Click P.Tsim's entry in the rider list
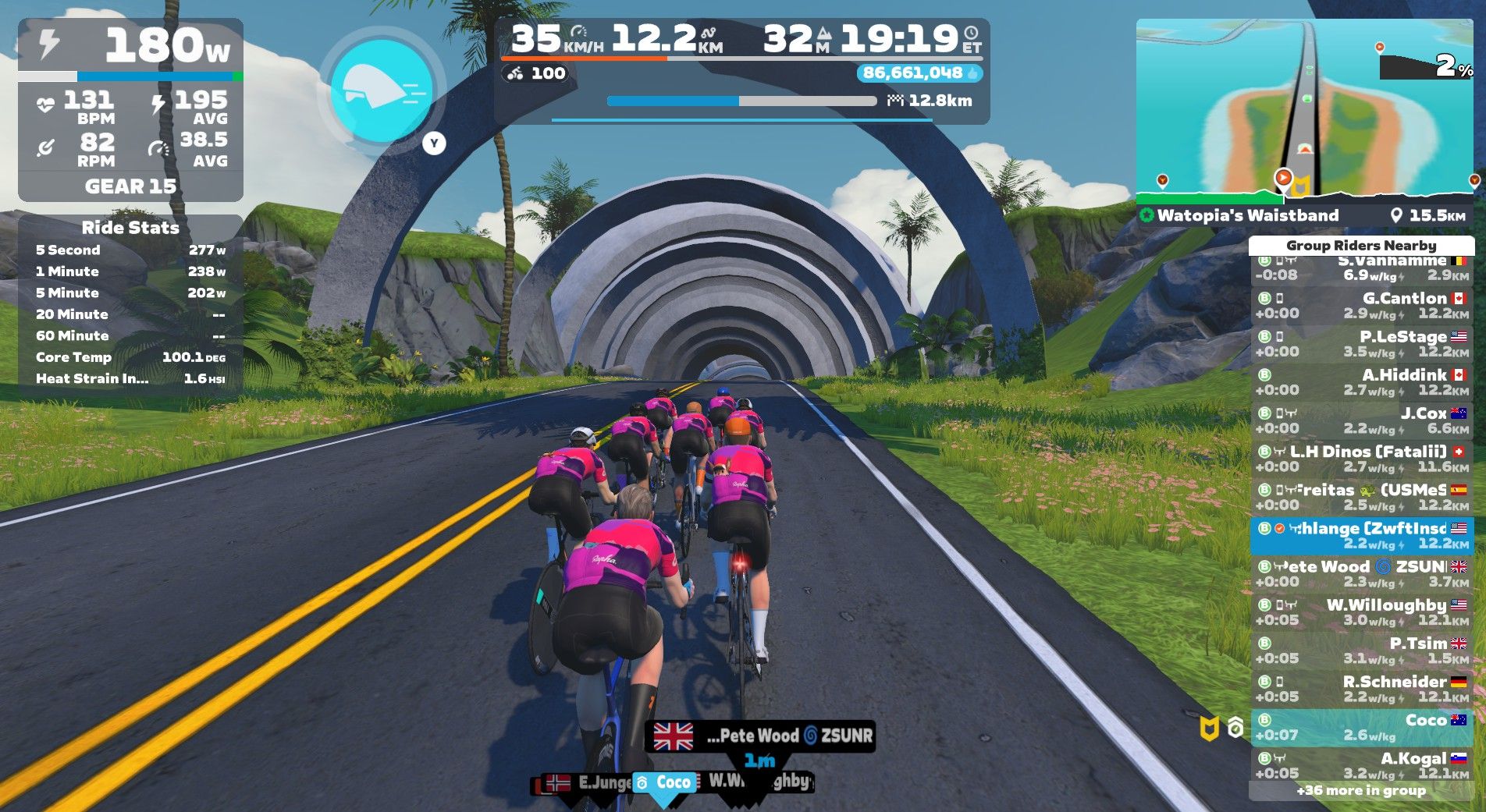This screenshot has width=1486, height=812. click(x=1361, y=651)
